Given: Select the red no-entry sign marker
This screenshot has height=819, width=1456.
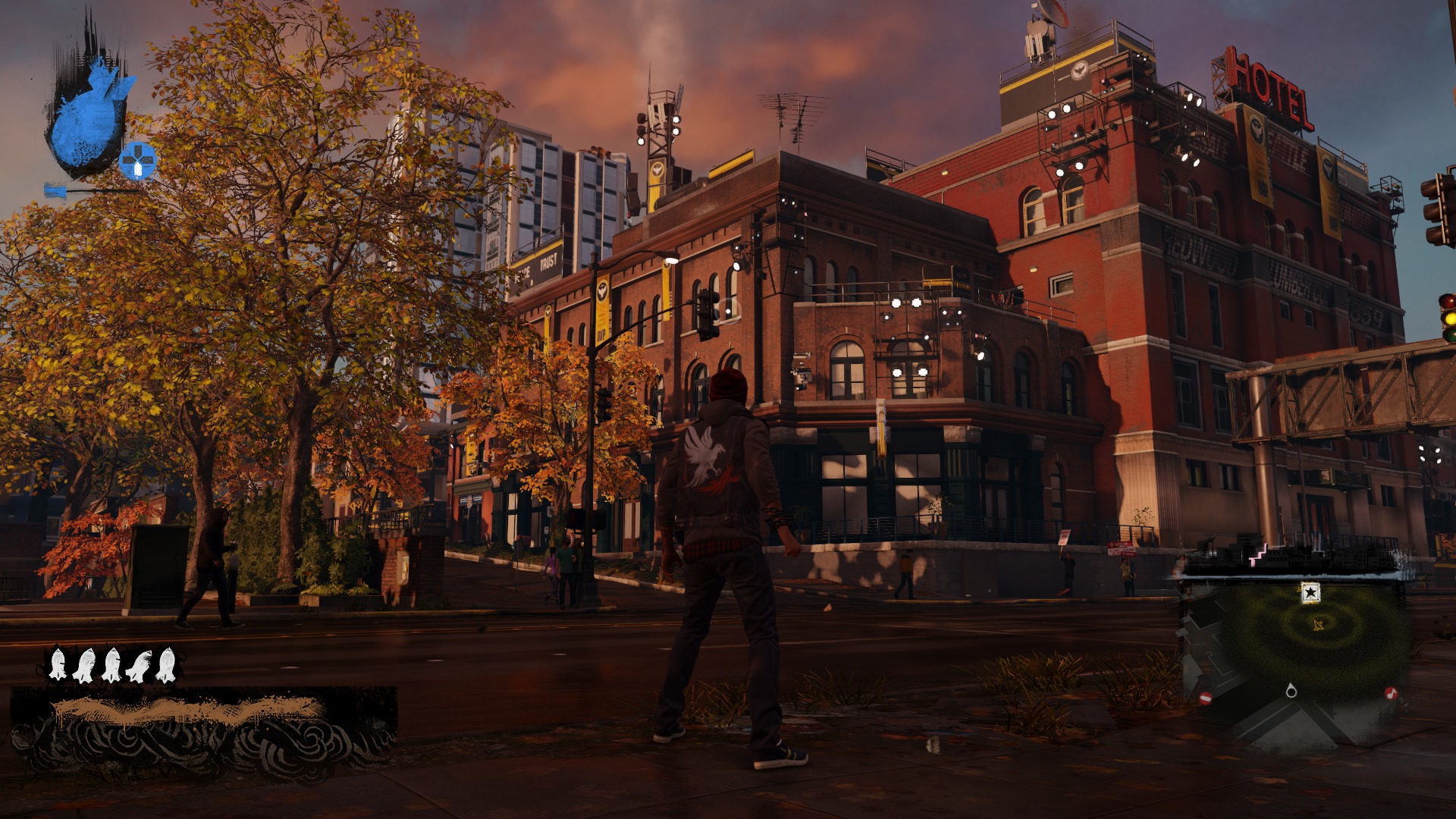Looking at the screenshot, I should pos(1206,698).
